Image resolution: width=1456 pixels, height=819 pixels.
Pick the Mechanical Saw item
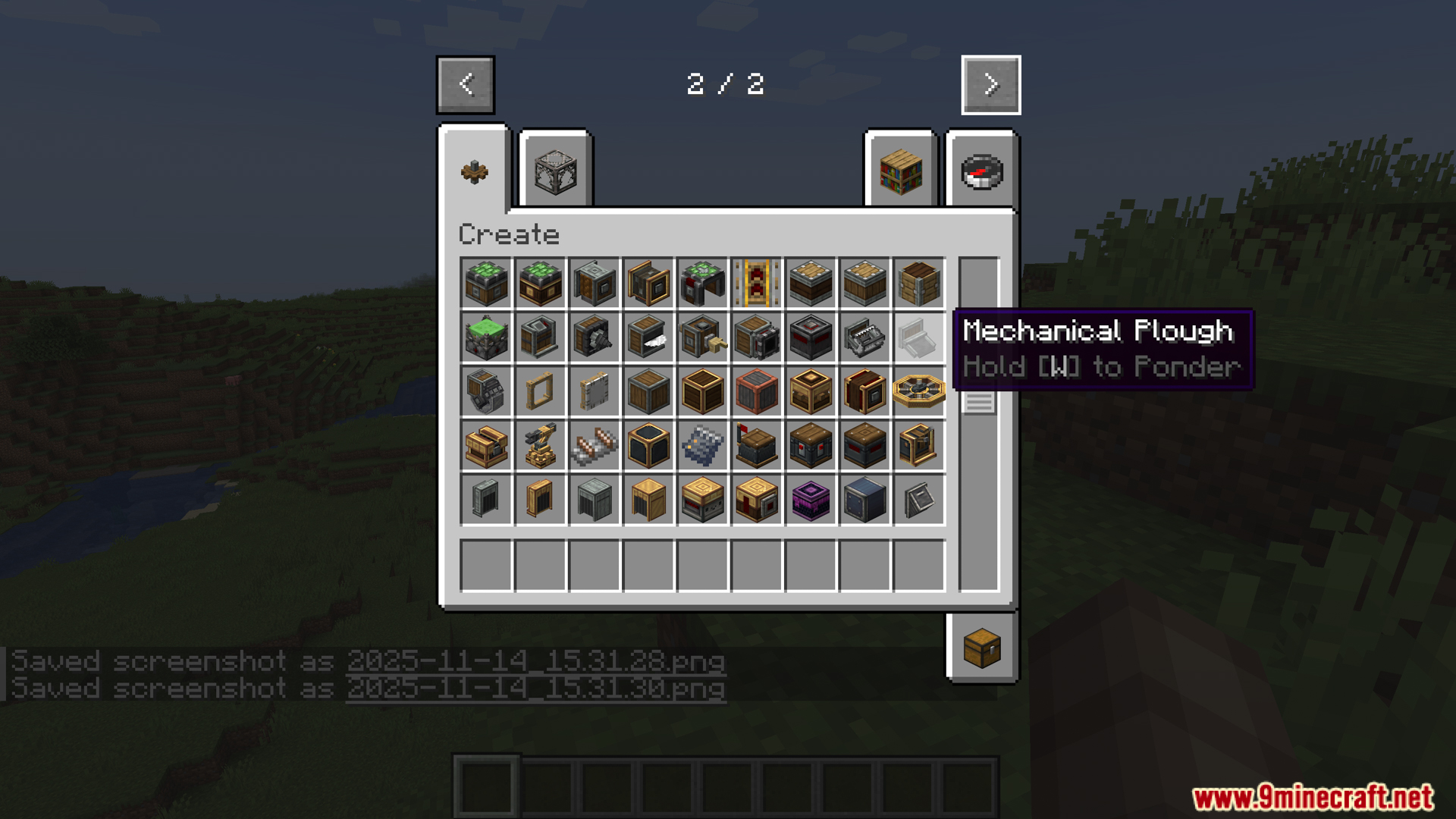click(648, 337)
